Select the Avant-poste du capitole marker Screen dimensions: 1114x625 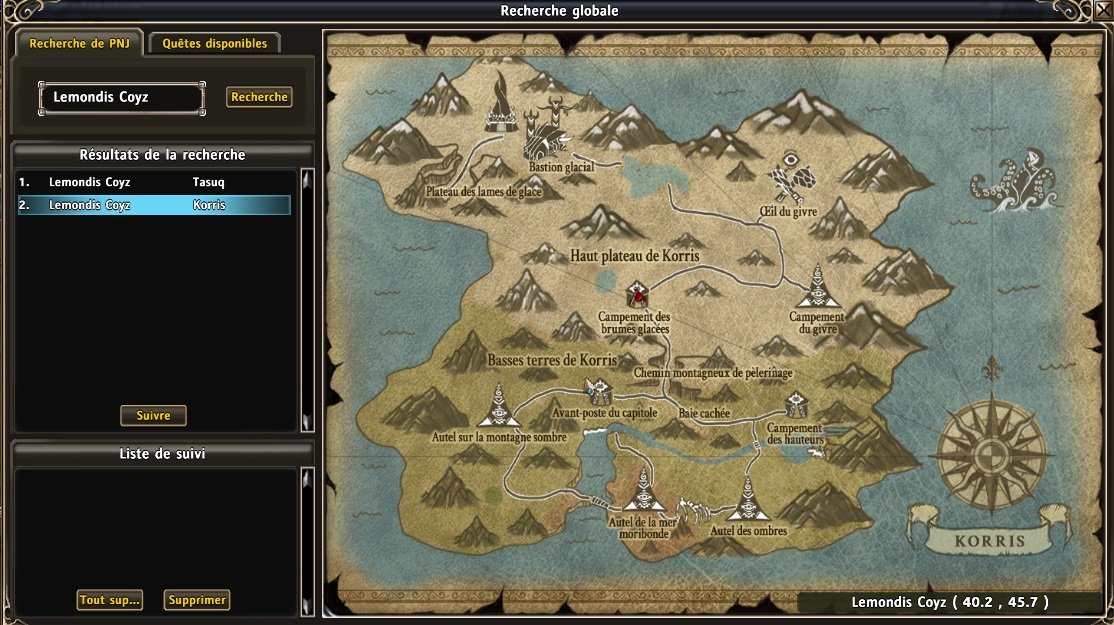[598, 390]
